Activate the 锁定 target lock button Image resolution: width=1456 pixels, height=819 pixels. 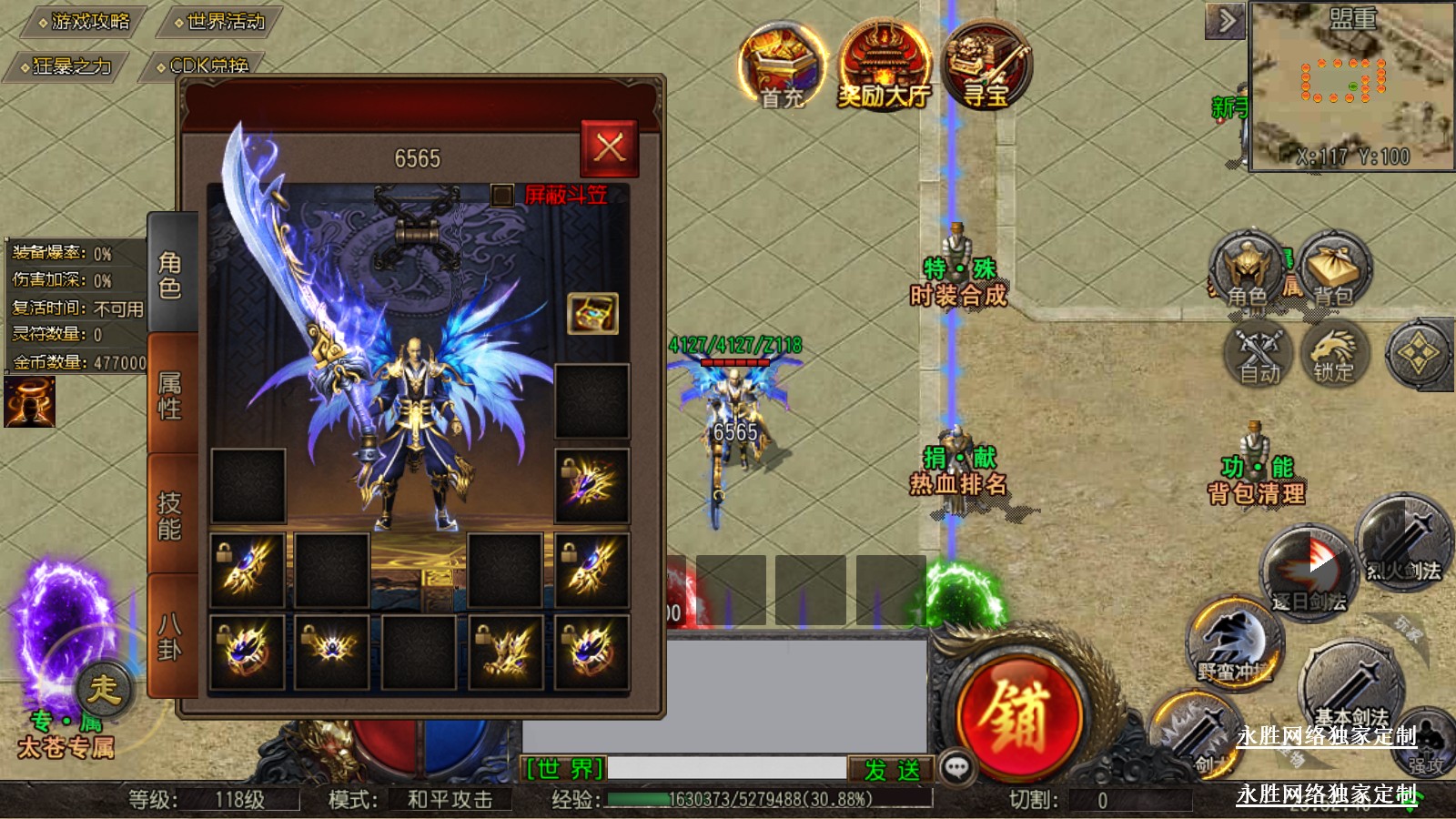pos(1334,354)
